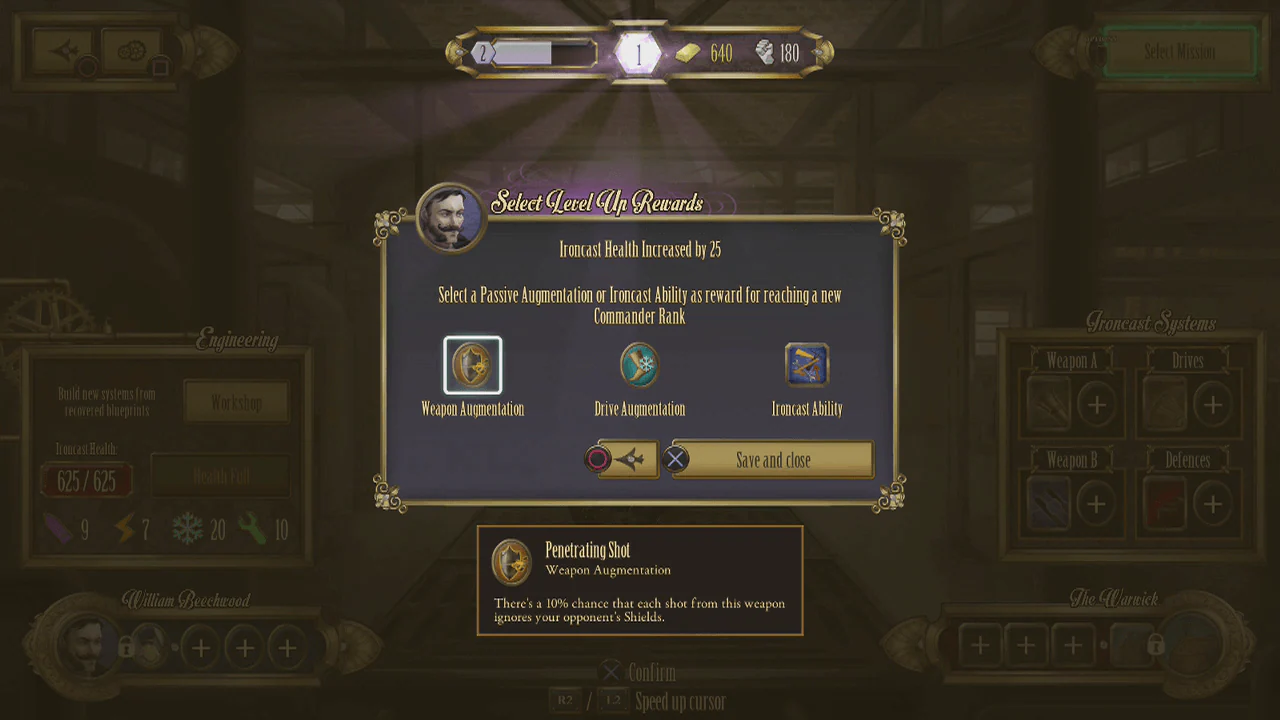Select the Ironcast Ability reward icon

pyautogui.click(x=807, y=364)
